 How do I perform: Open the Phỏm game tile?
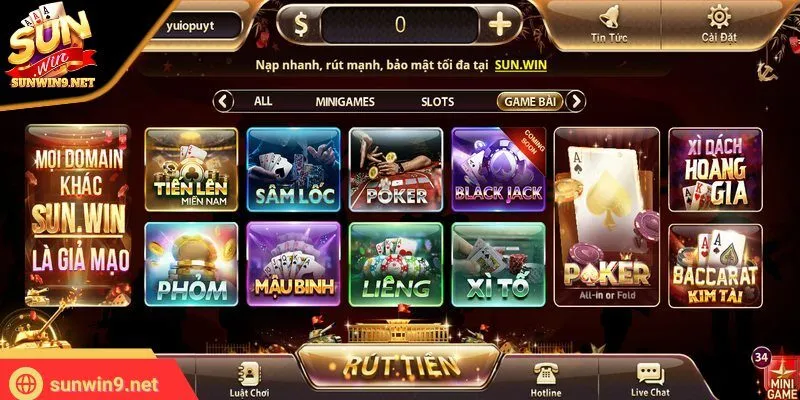[x=192, y=264]
